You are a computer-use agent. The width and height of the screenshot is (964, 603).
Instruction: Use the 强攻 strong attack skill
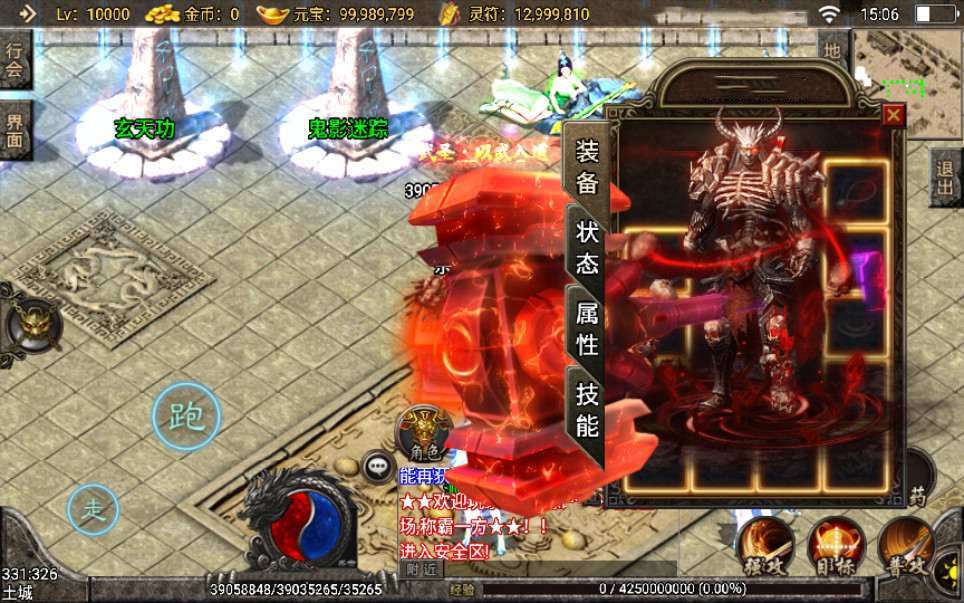(x=766, y=546)
